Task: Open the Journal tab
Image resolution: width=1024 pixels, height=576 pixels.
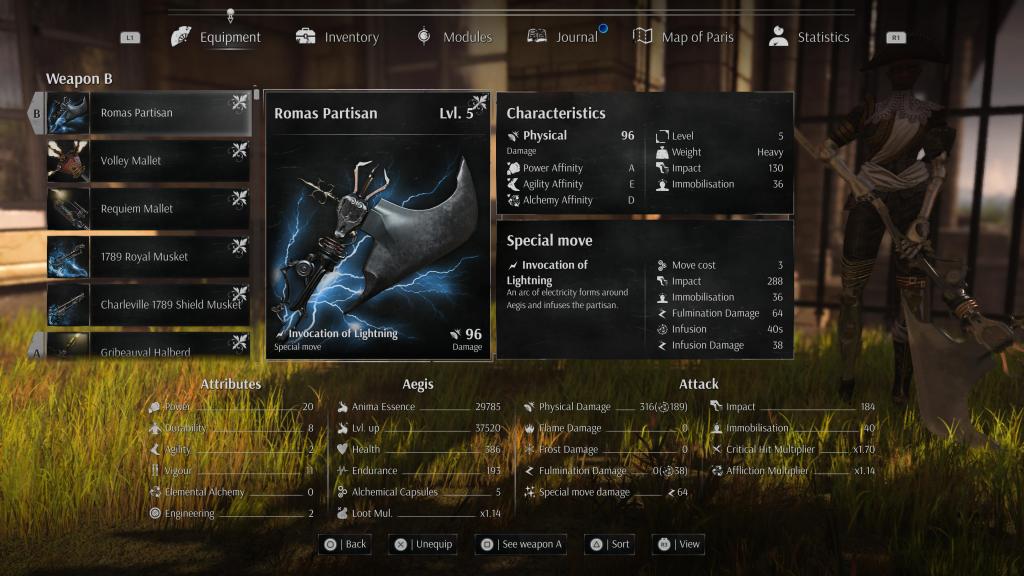Action: click(x=564, y=37)
